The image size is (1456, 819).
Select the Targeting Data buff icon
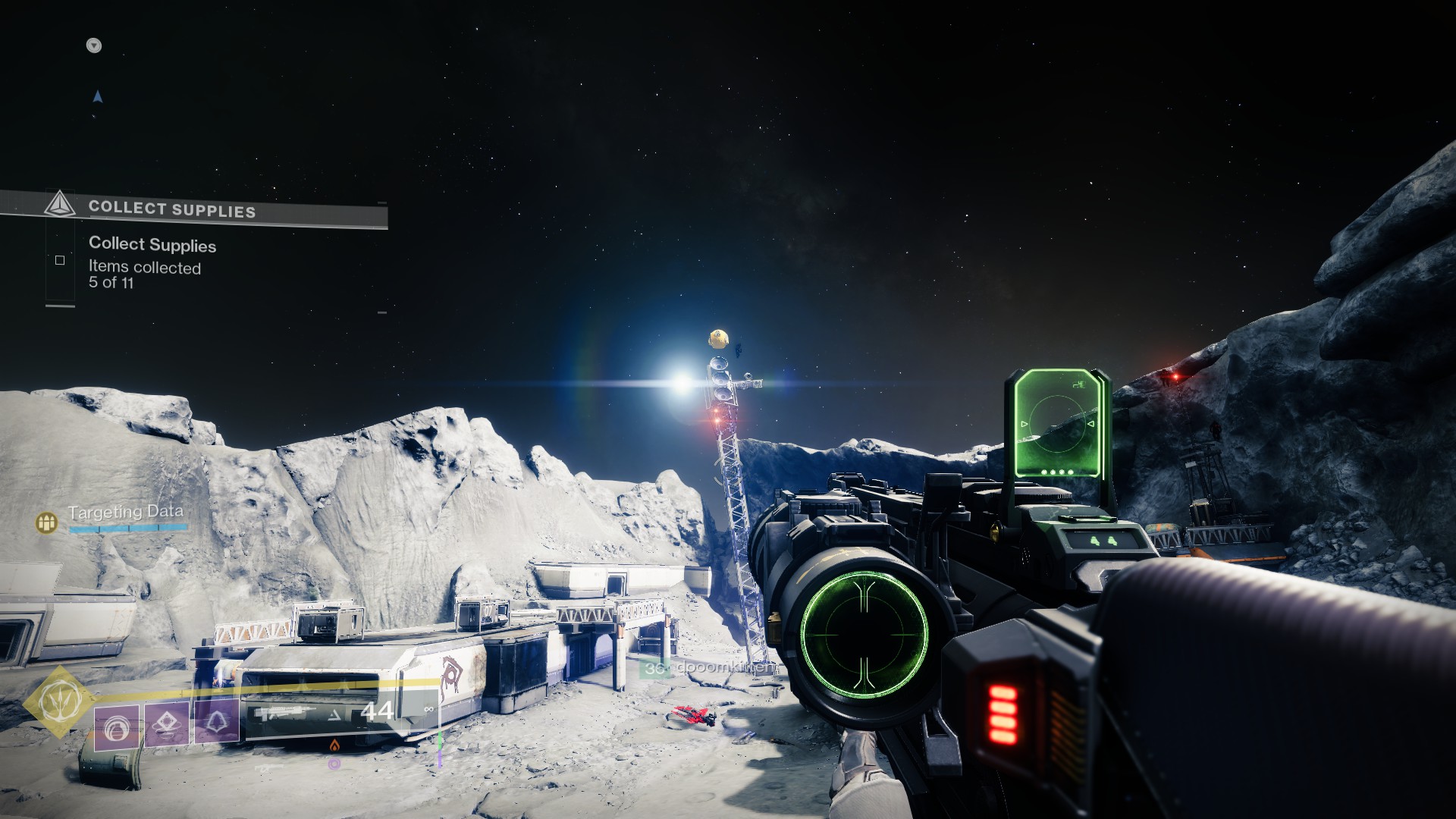tap(47, 522)
